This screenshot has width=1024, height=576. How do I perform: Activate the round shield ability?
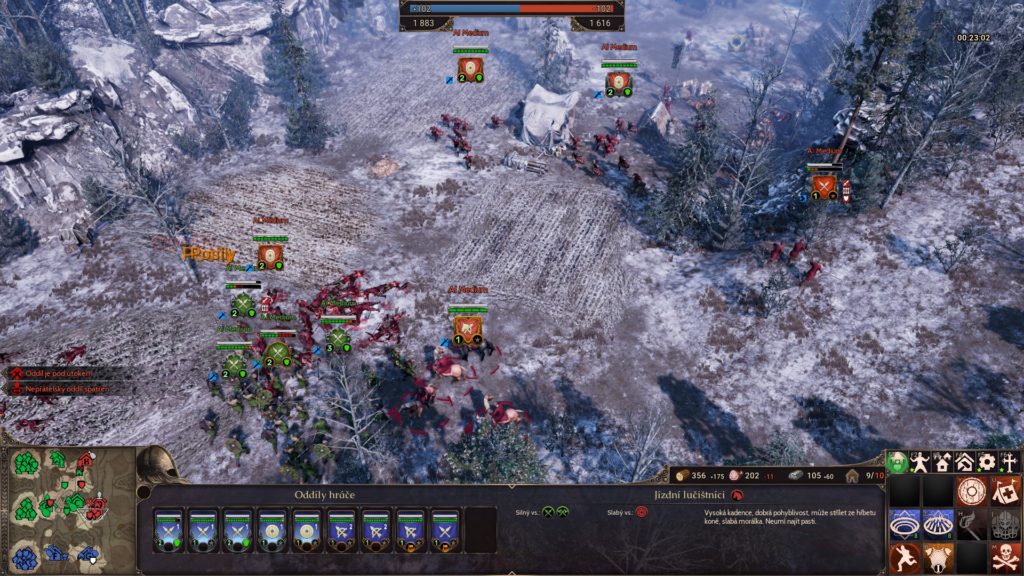point(971,491)
